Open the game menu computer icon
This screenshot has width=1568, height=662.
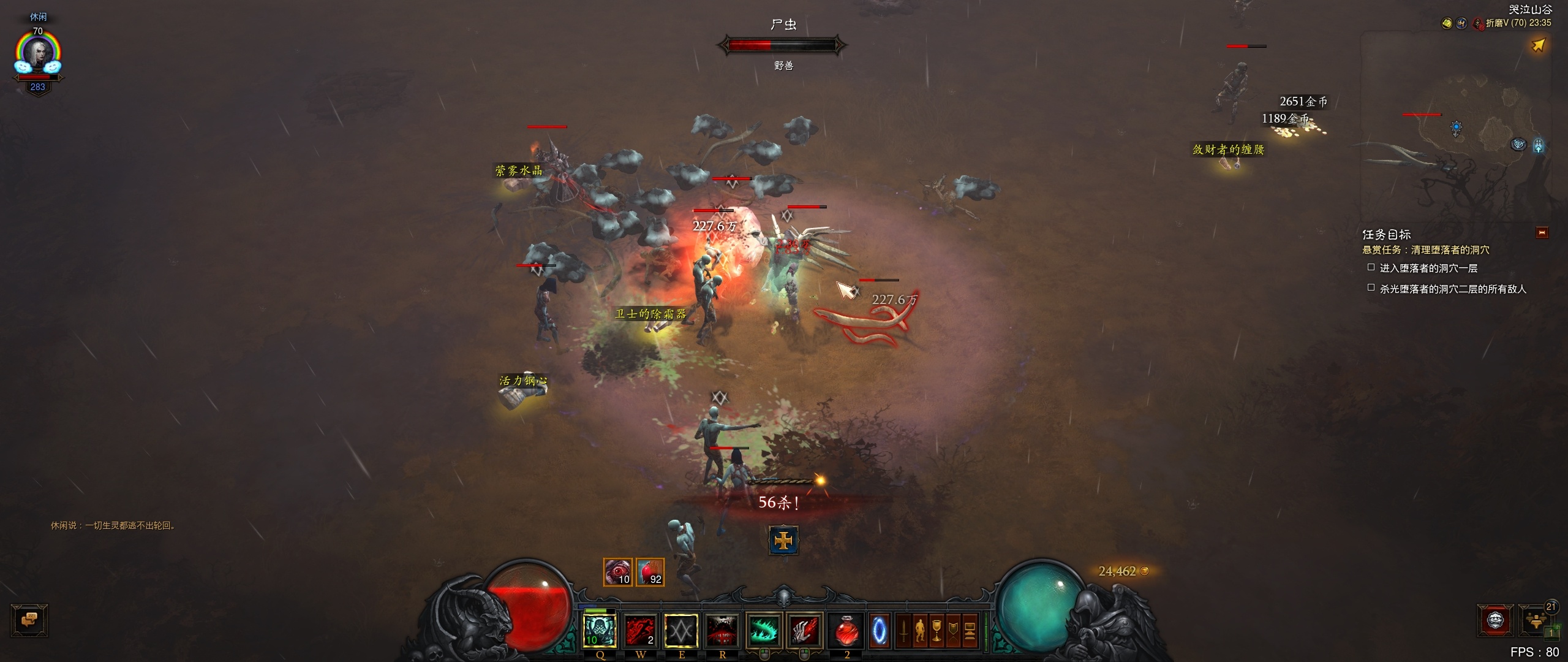click(x=970, y=630)
